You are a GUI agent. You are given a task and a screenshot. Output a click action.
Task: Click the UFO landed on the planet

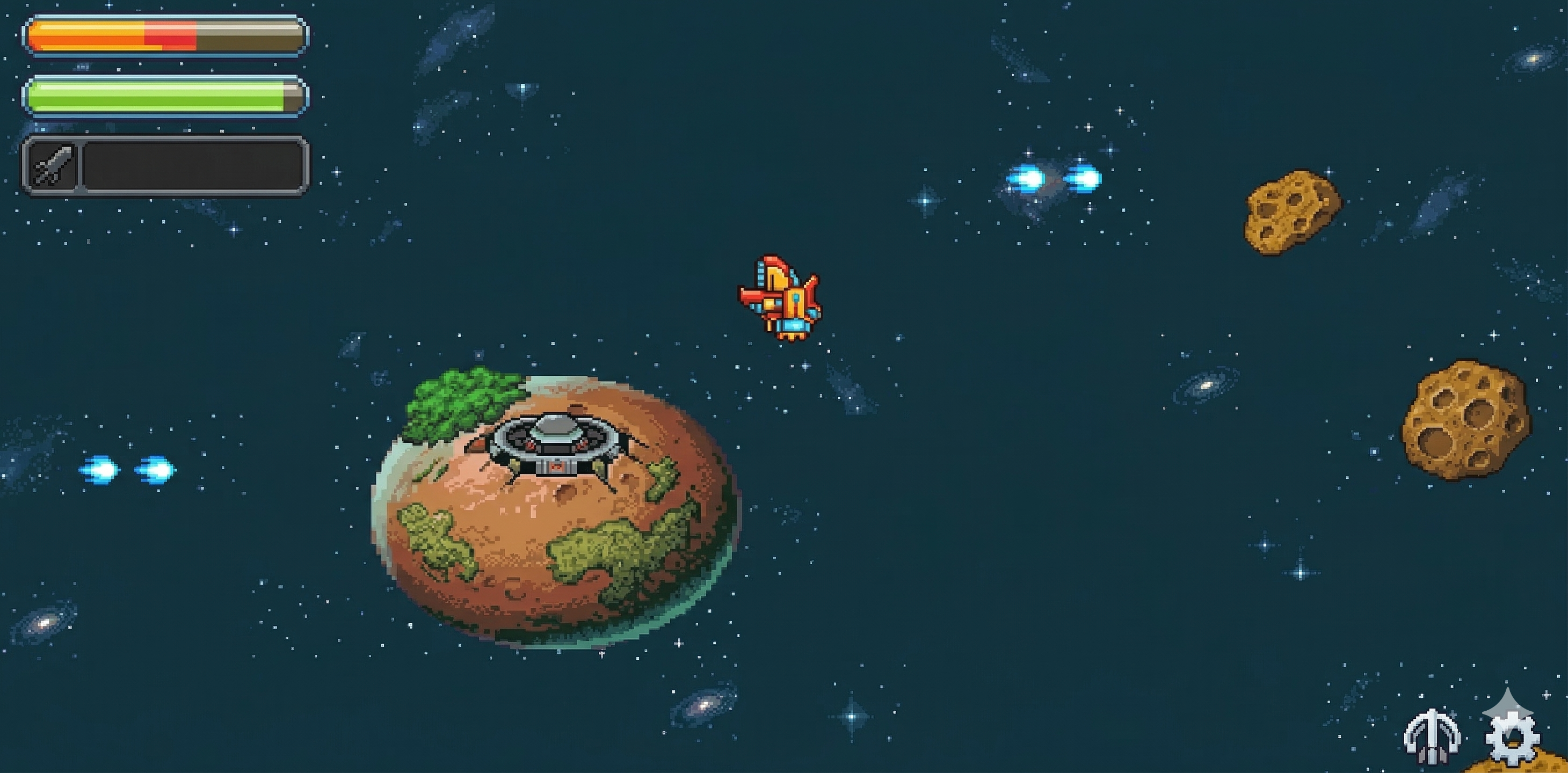[557, 450]
